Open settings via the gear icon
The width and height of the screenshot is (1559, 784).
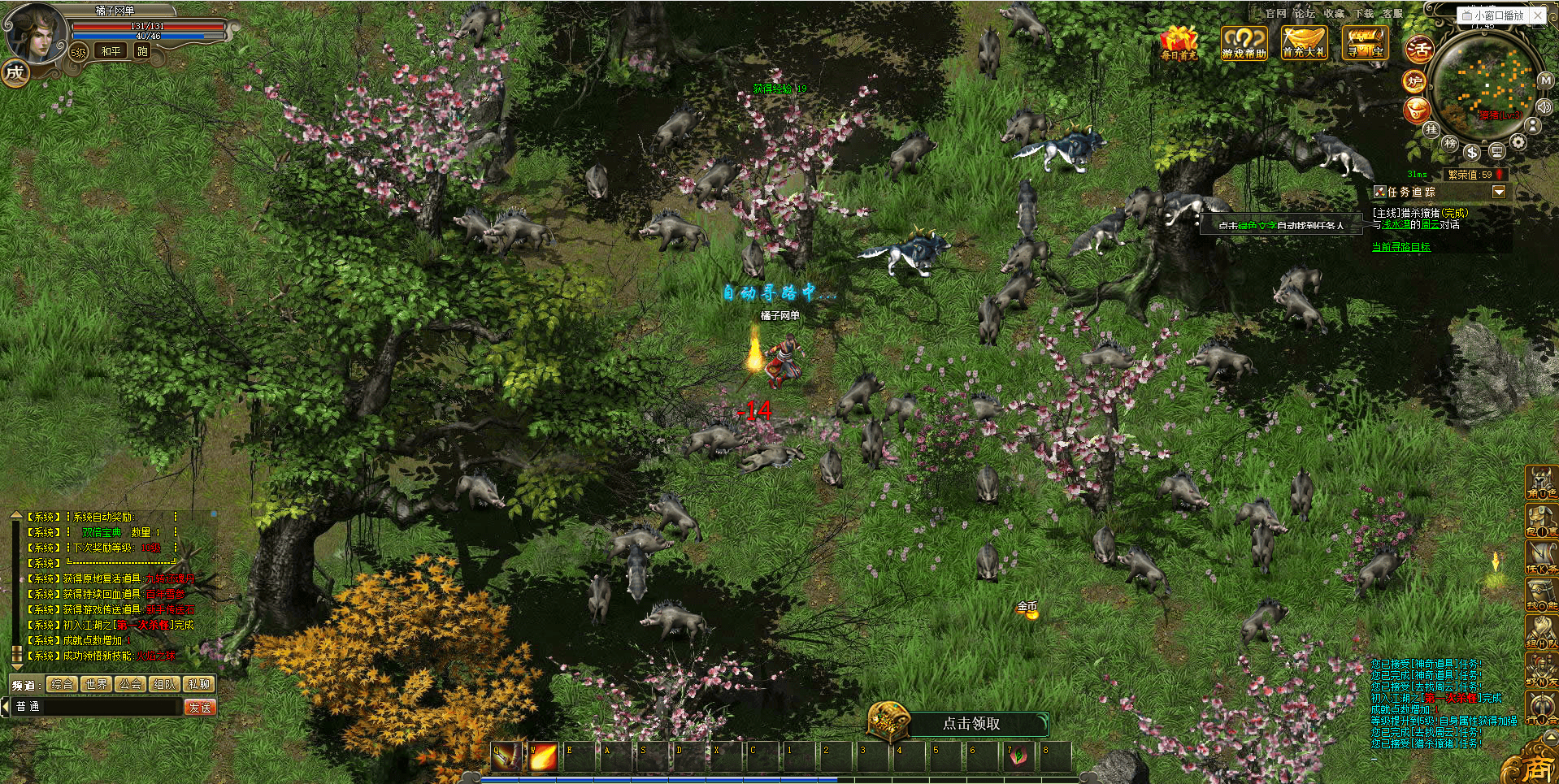coord(1518,142)
